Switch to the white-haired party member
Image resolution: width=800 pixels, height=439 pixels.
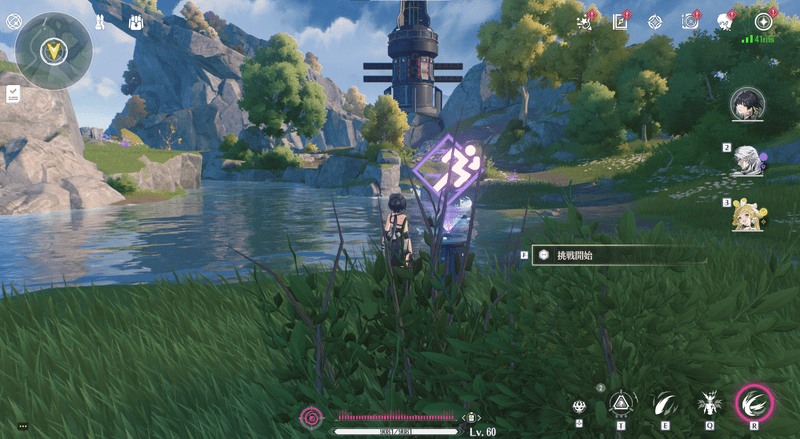click(745, 161)
